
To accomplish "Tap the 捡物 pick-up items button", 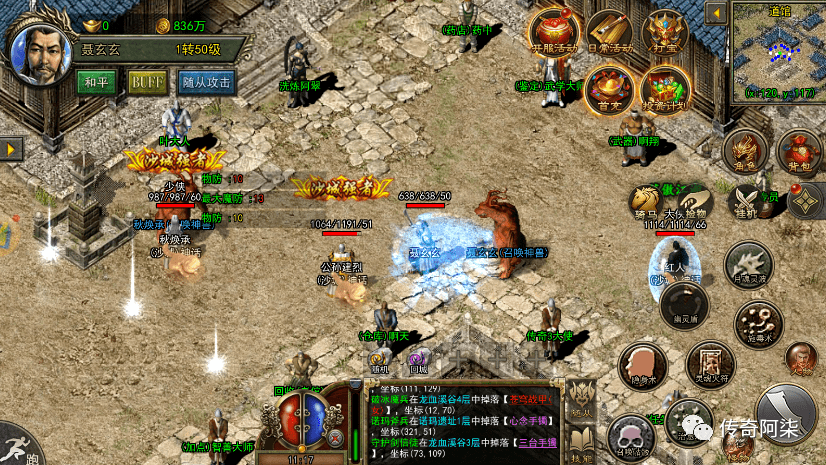I will (694, 201).
